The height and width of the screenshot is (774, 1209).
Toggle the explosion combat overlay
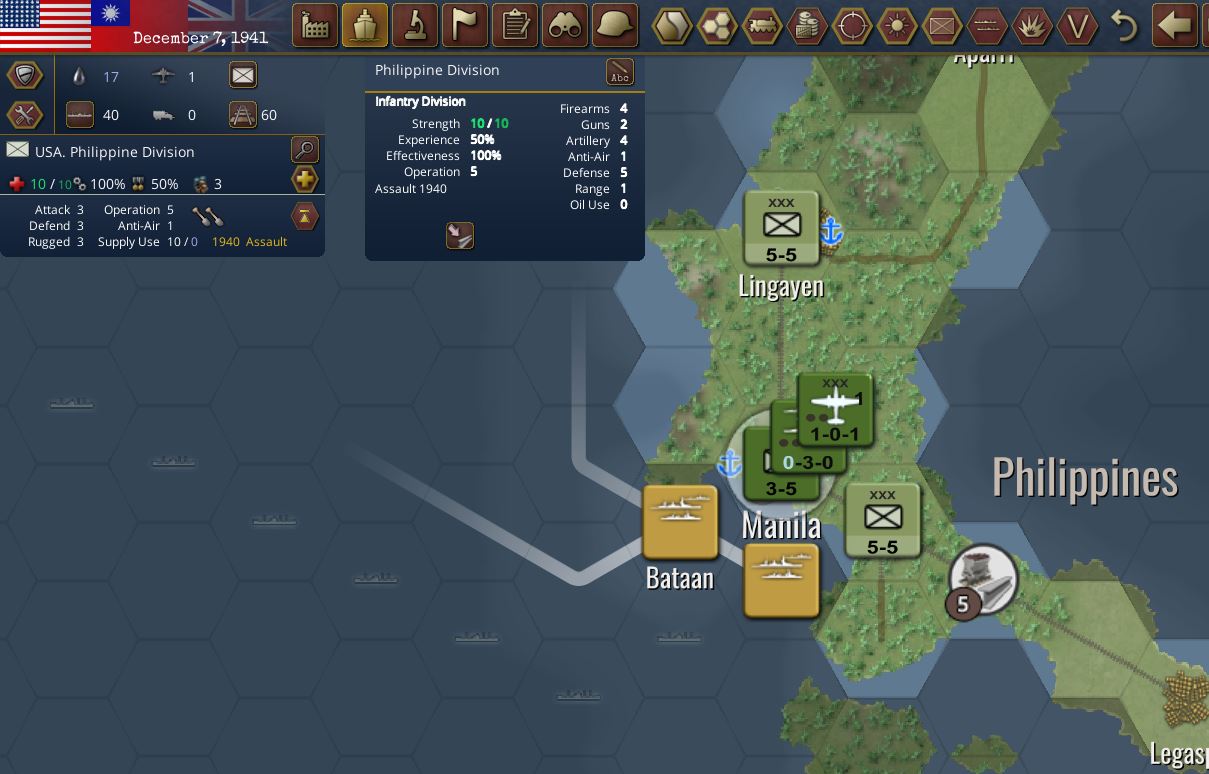tap(1032, 26)
